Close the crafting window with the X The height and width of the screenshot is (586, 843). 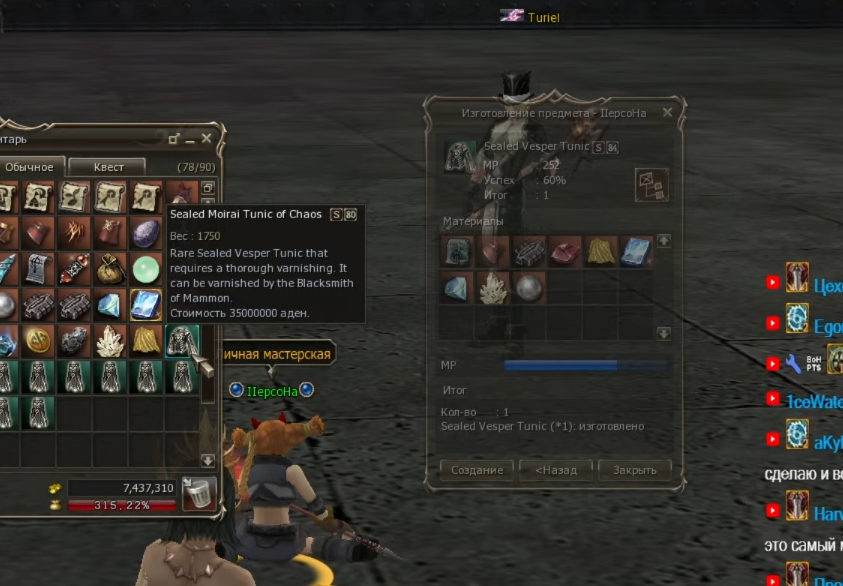667,112
